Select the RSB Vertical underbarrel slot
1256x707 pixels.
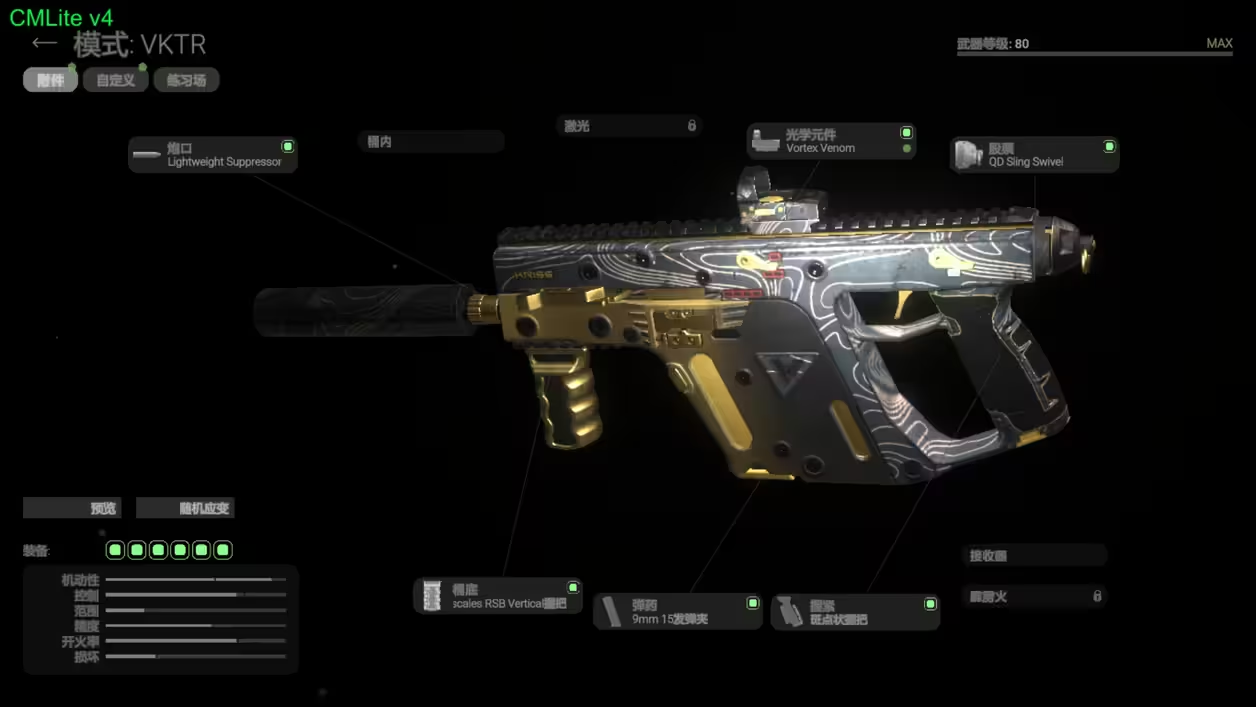coord(498,596)
